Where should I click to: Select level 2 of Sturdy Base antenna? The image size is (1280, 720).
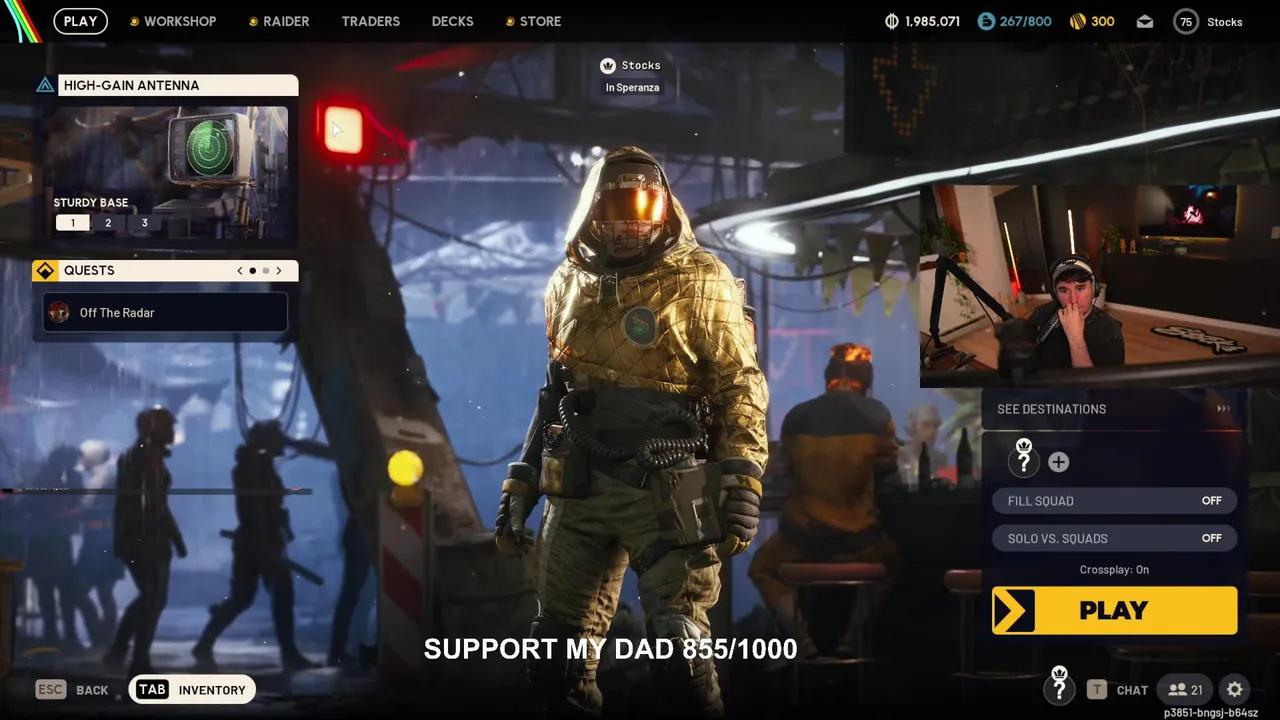coord(108,223)
